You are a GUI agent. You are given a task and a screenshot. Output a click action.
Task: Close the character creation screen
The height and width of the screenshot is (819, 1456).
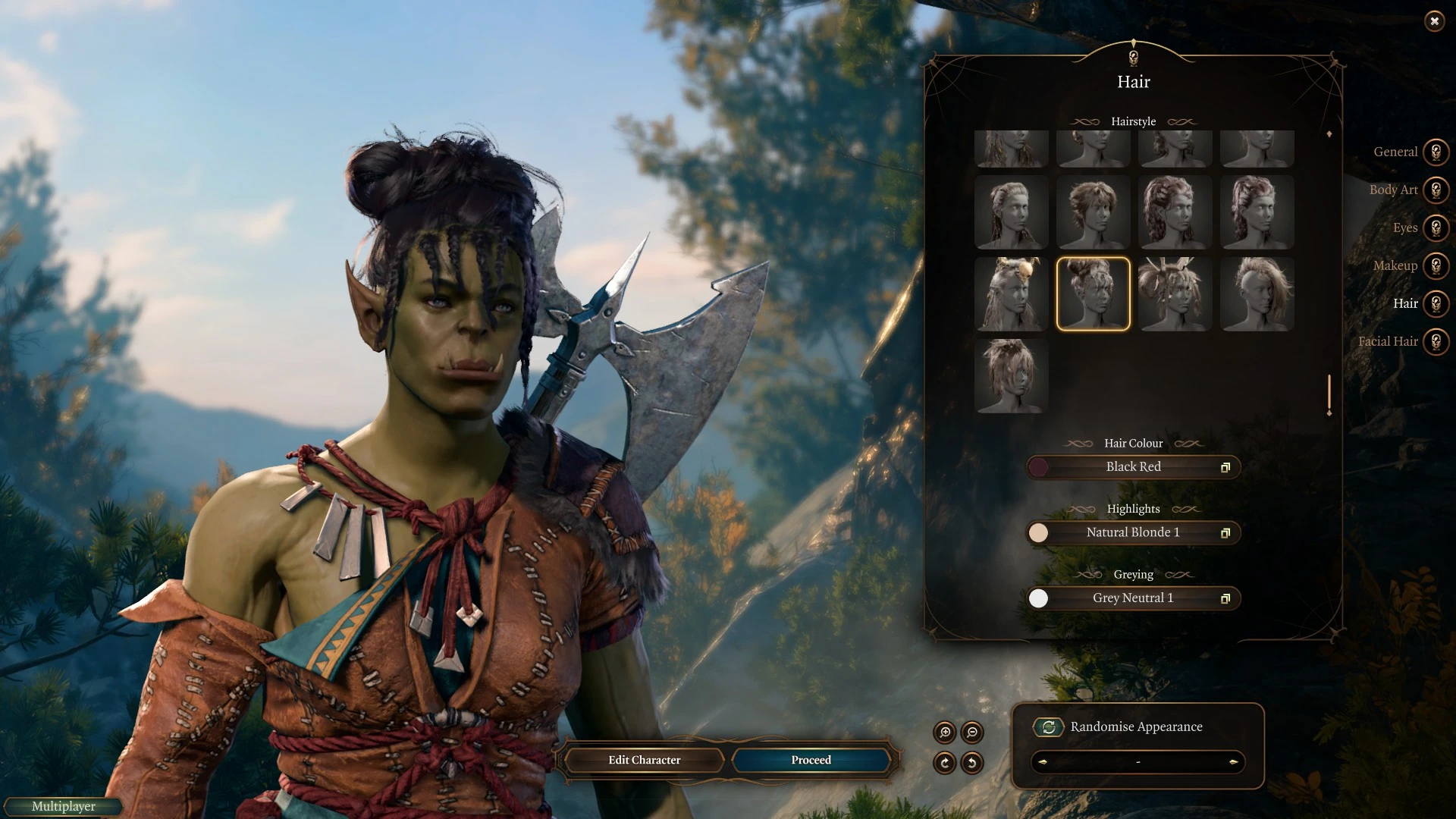tap(1434, 21)
